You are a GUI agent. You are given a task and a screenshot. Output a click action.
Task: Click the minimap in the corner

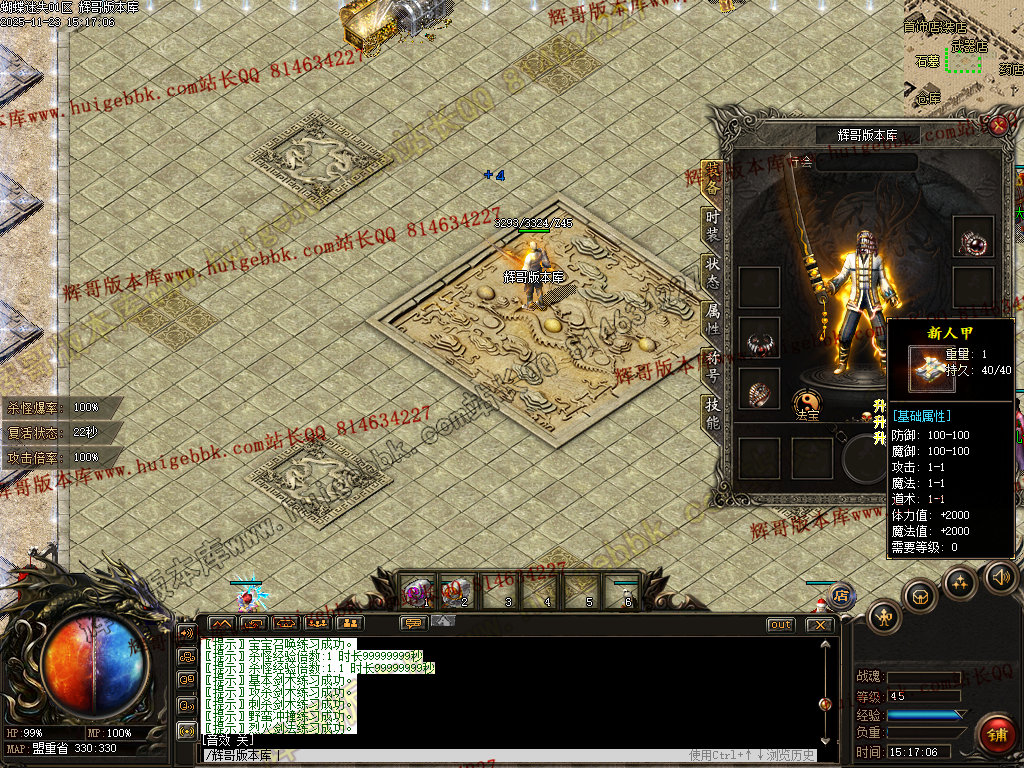[962, 55]
